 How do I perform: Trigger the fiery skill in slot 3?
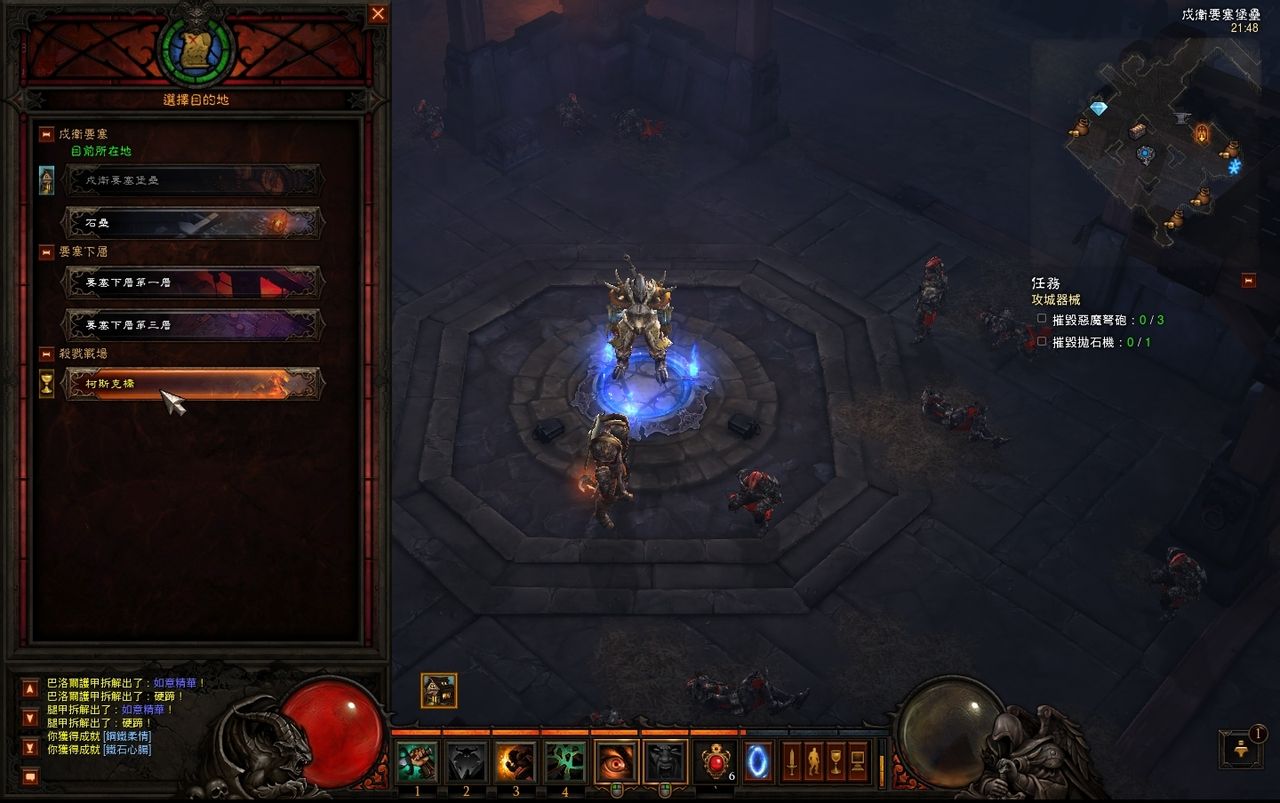(516, 762)
